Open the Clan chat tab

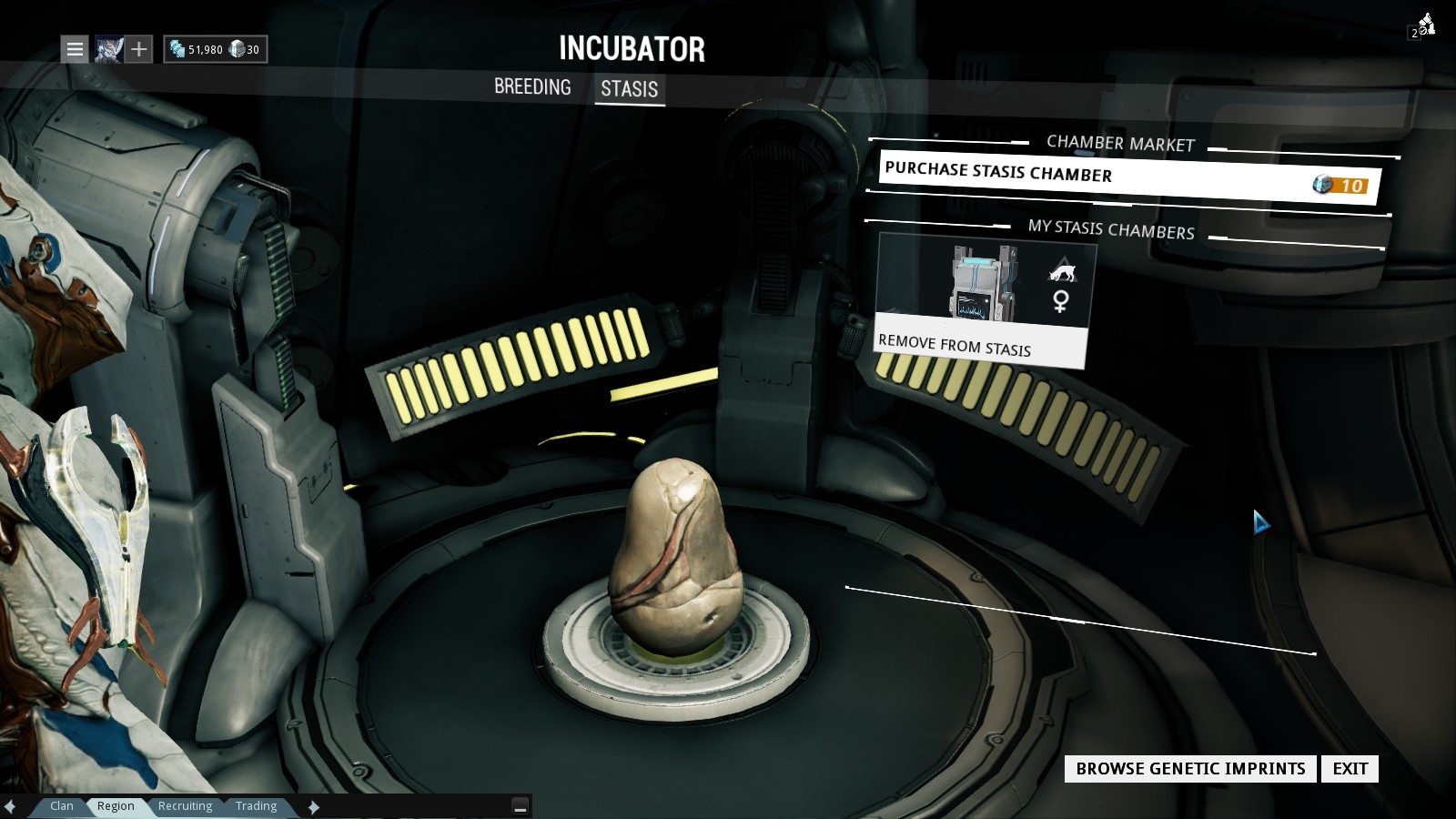(62, 806)
